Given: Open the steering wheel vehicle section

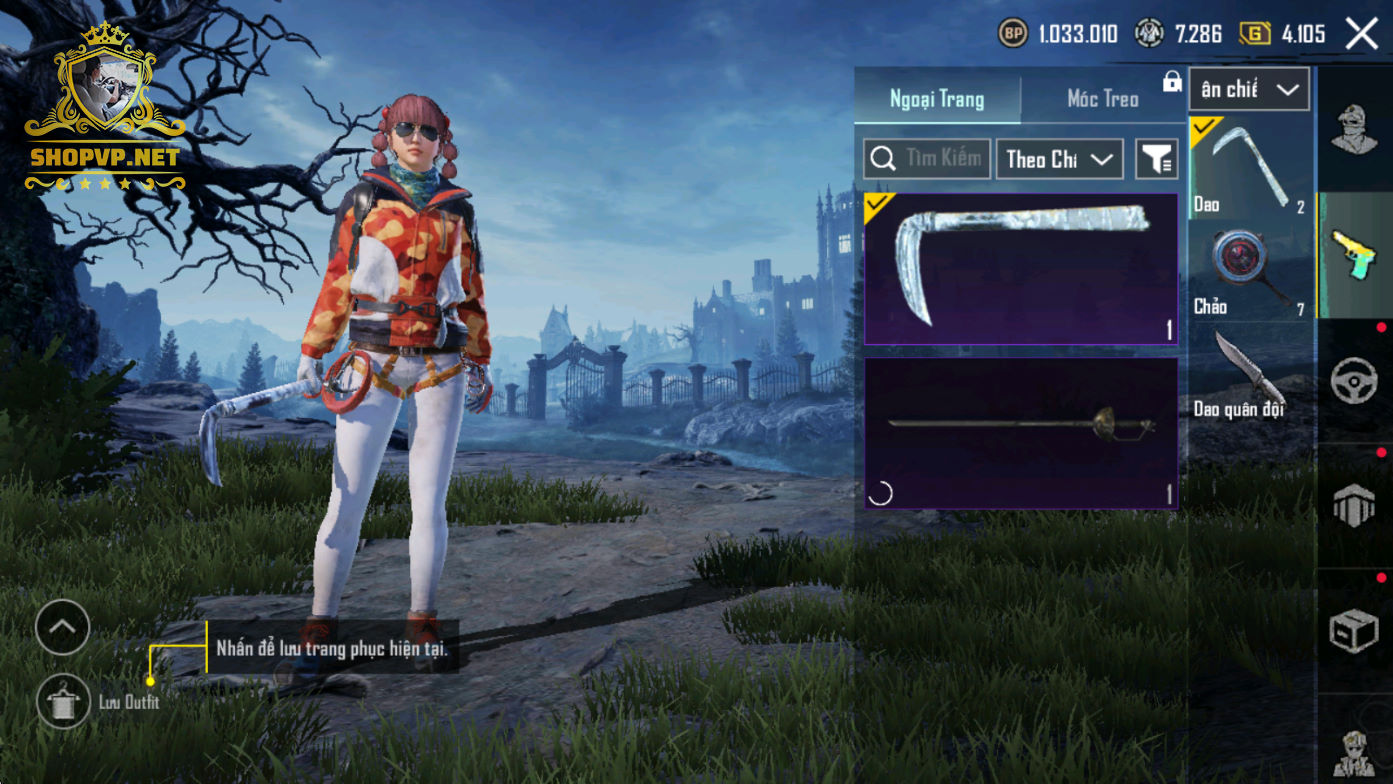Looking at the screenshot, I should pos(1355,381).
